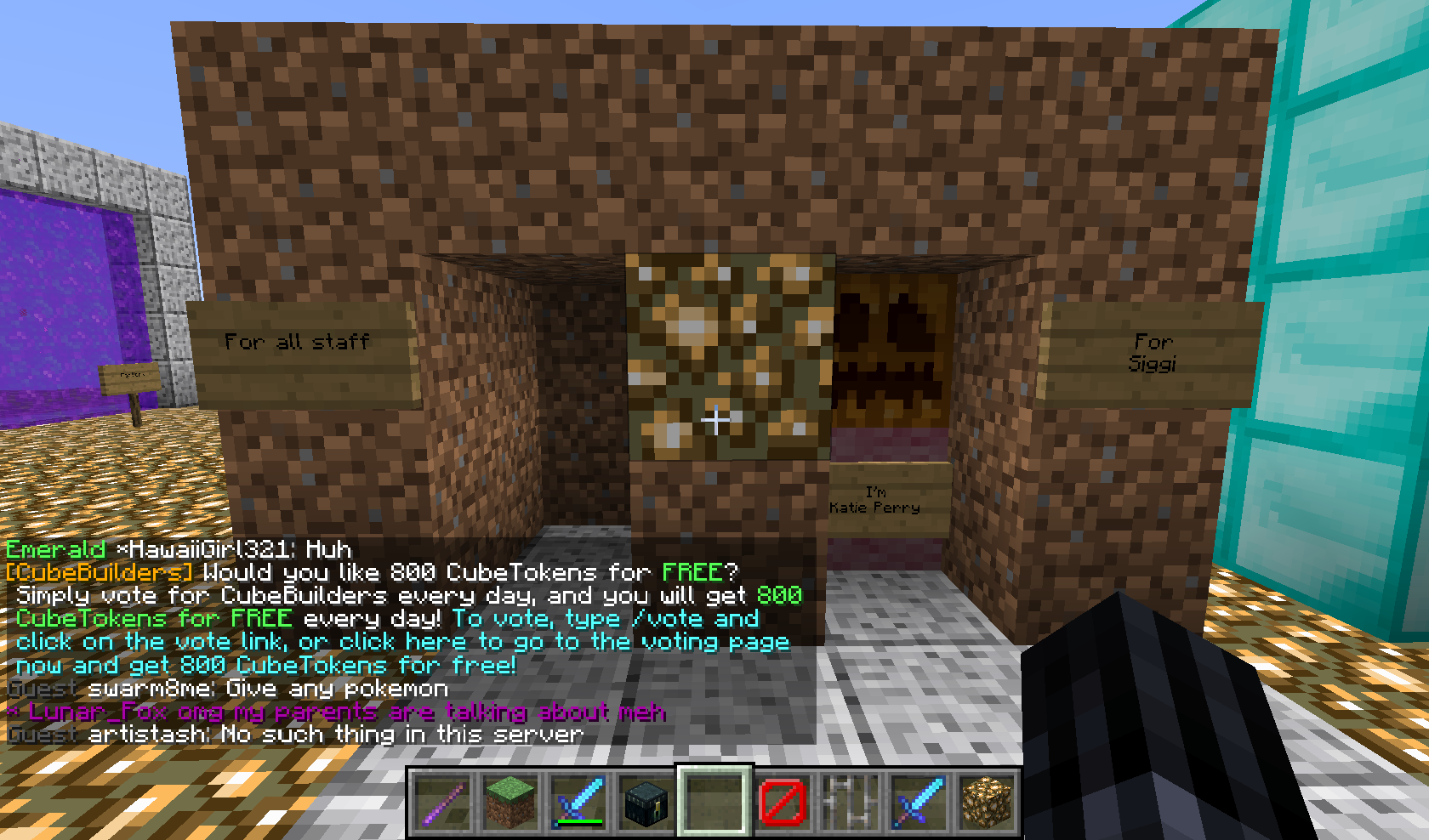
Task: Select the empty highlighted hotbar slot
Action: click(714, 802)
